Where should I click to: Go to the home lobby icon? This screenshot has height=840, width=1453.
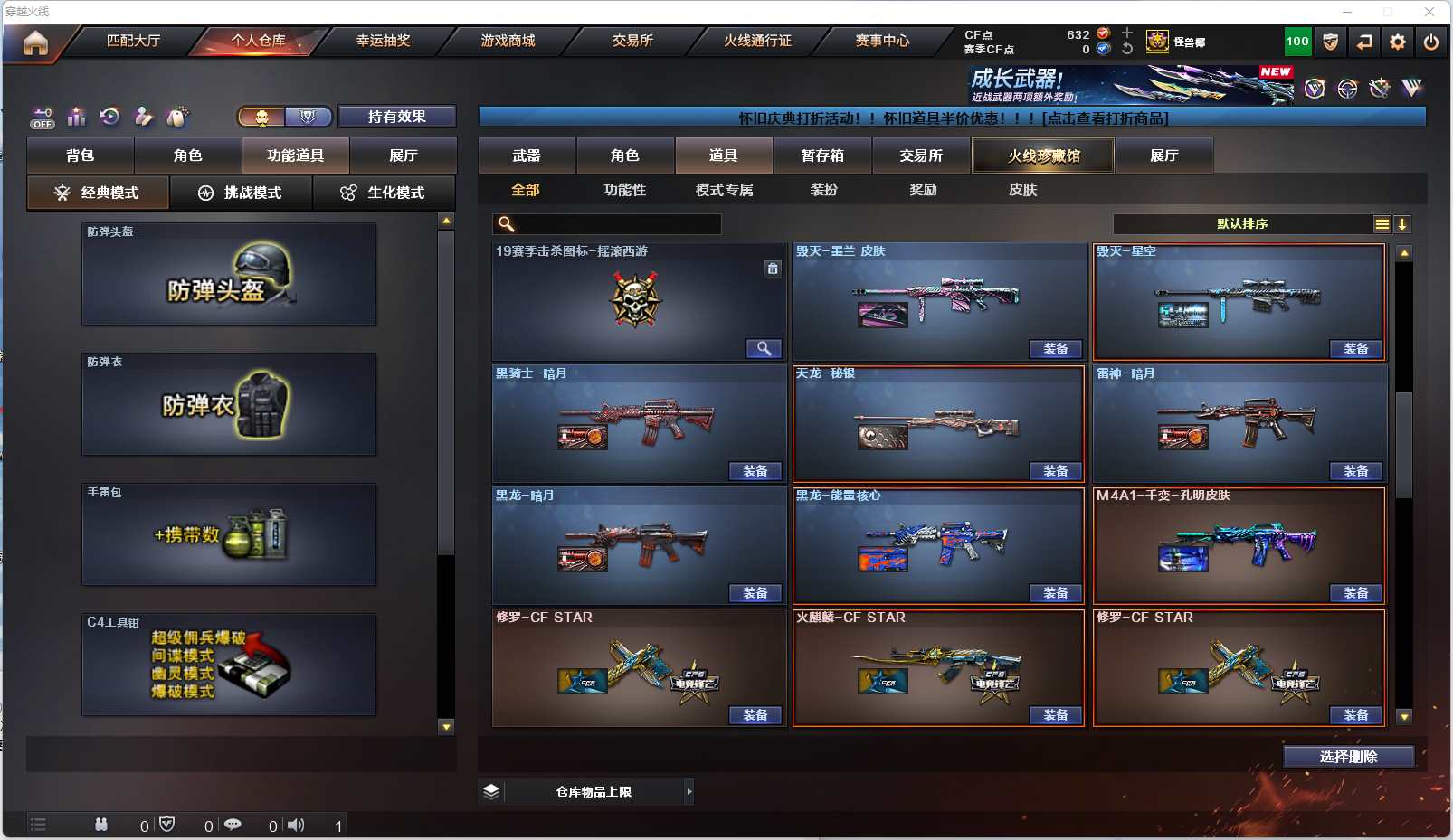(x=35, y=42)
